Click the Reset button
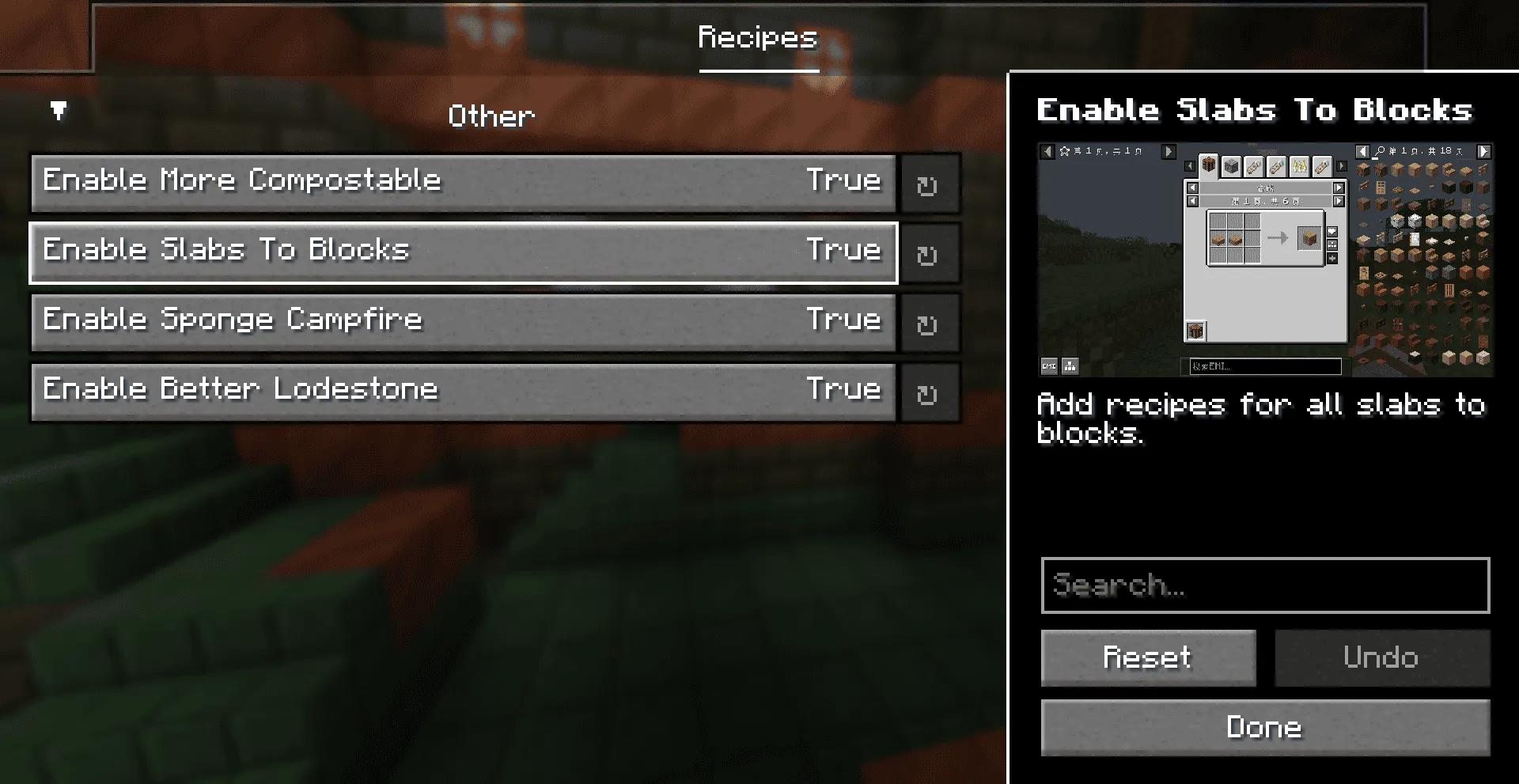This screenshot has width=1519, height=784. click(1148, 657)
